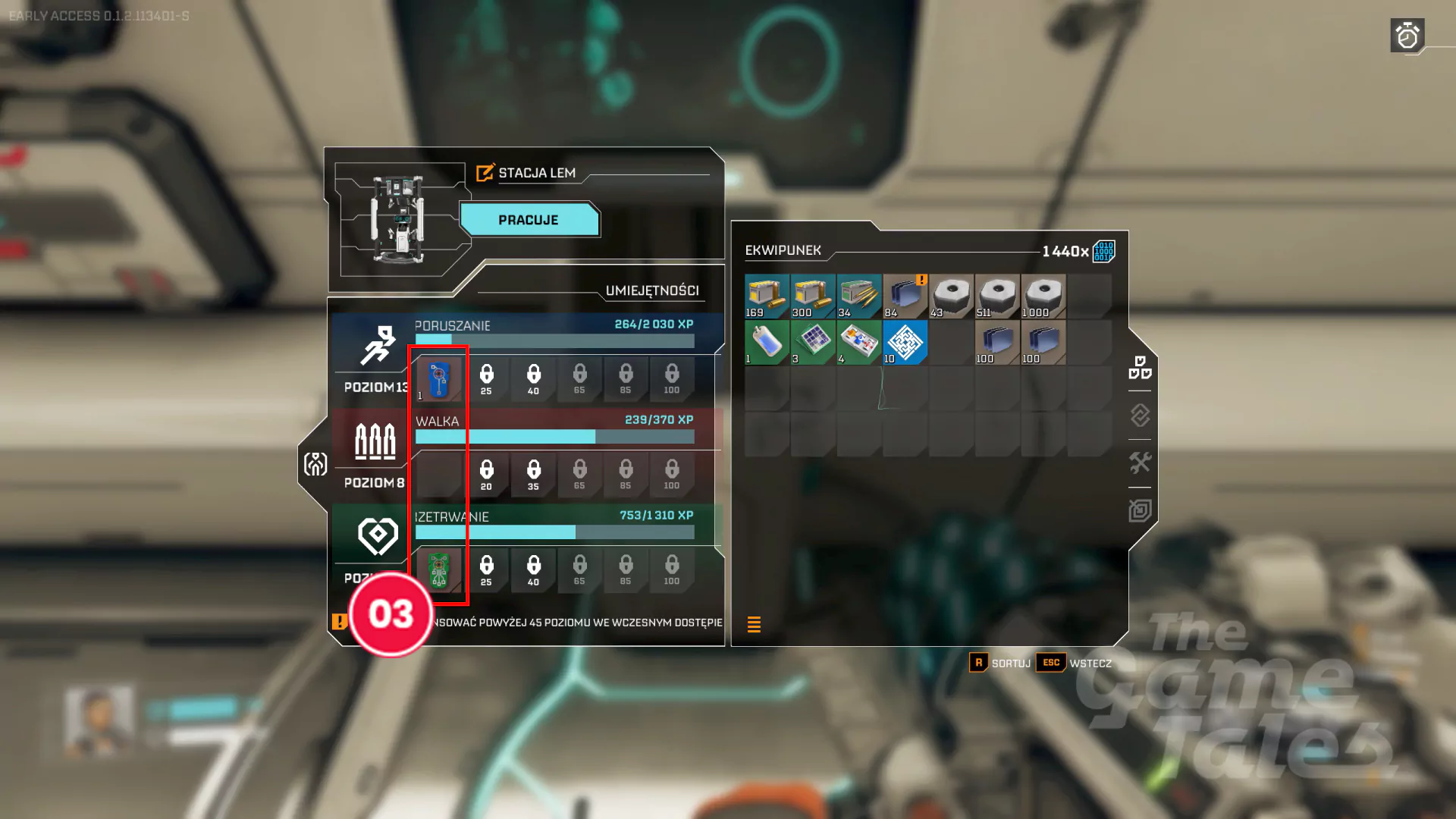The width and height of the screenshot is (1456, 819).
Task: Choose the empty first Walka skill slot
Action: point(439,474)
